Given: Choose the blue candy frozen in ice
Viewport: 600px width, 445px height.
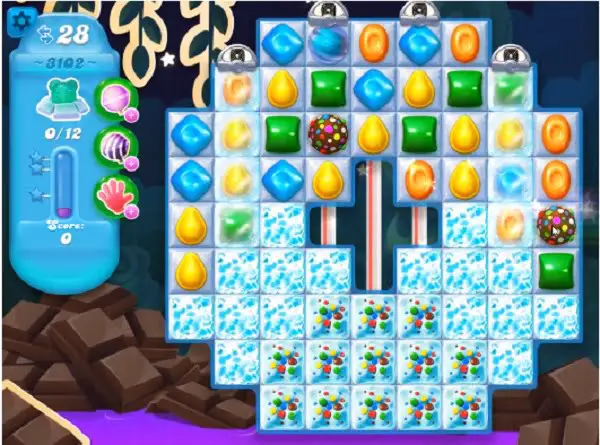Looking at the screenshot, I should (x=190, y=132).
